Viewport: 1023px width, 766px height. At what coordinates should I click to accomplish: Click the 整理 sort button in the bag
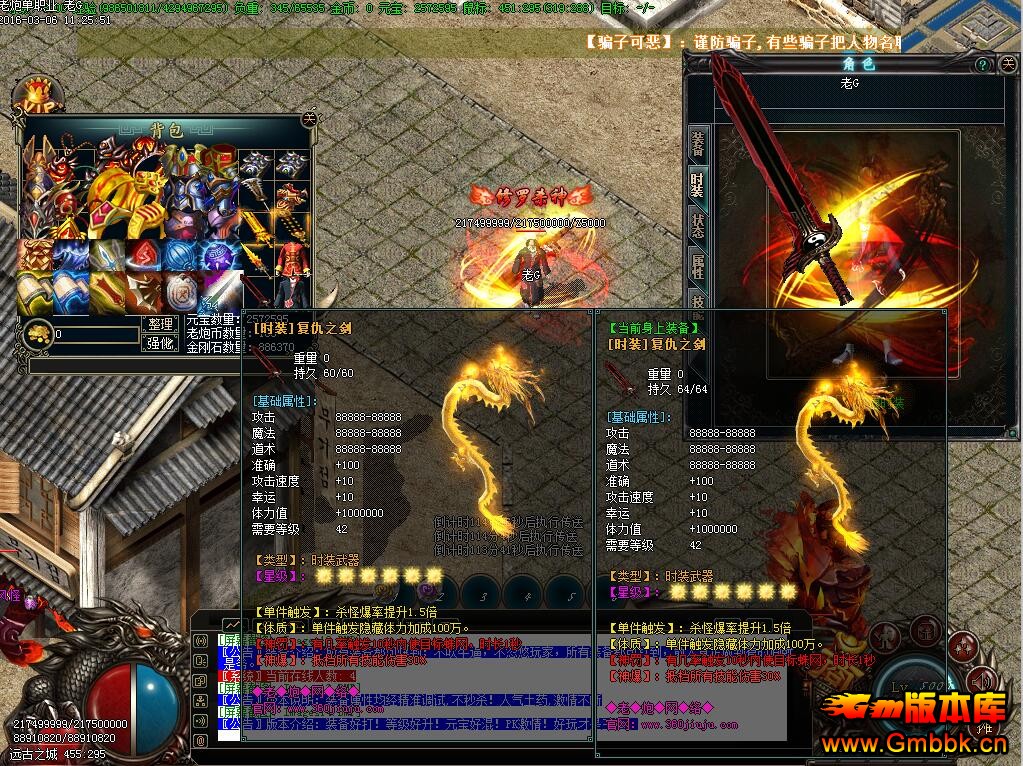161,325
